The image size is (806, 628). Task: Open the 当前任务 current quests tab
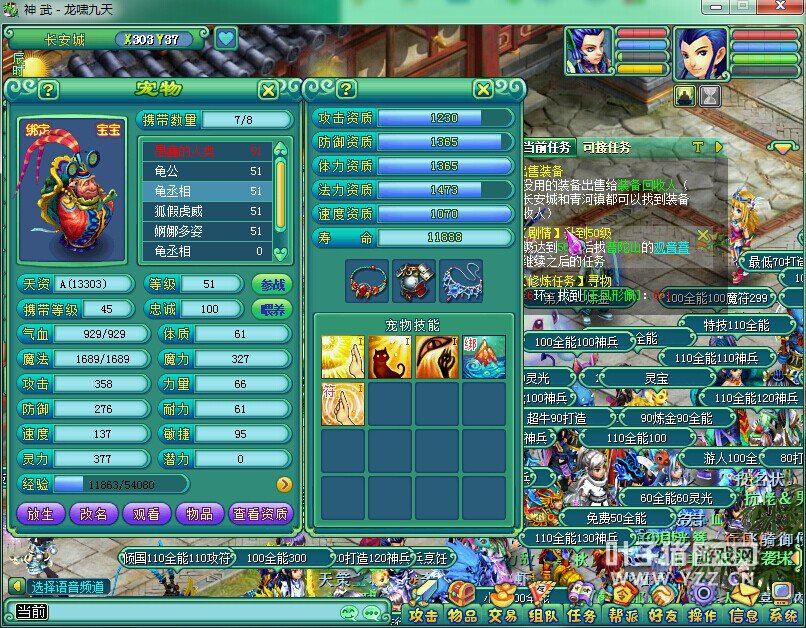[548, 148]
